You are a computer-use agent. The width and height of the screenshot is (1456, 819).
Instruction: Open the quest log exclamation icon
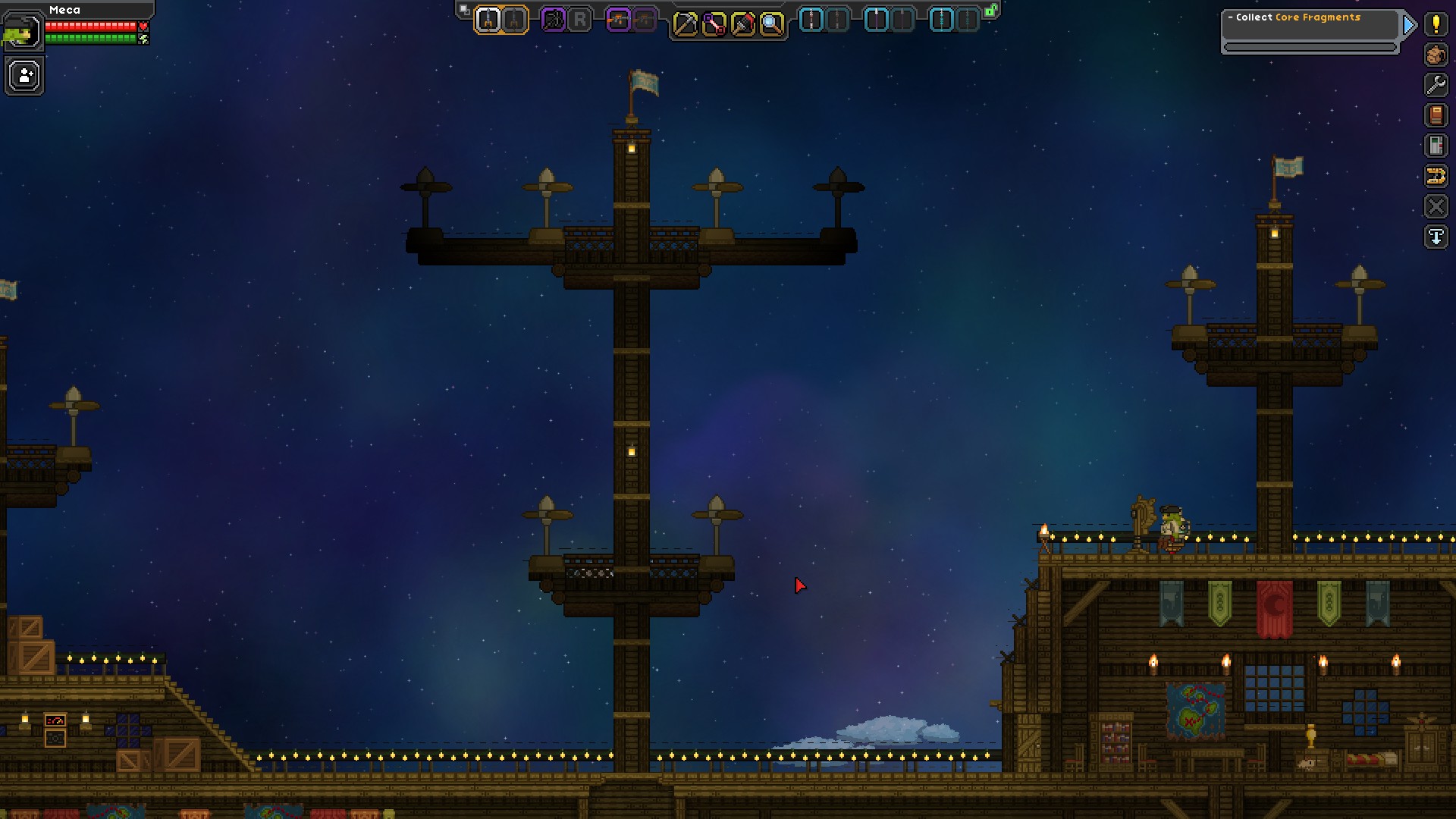click(1436, 24)
